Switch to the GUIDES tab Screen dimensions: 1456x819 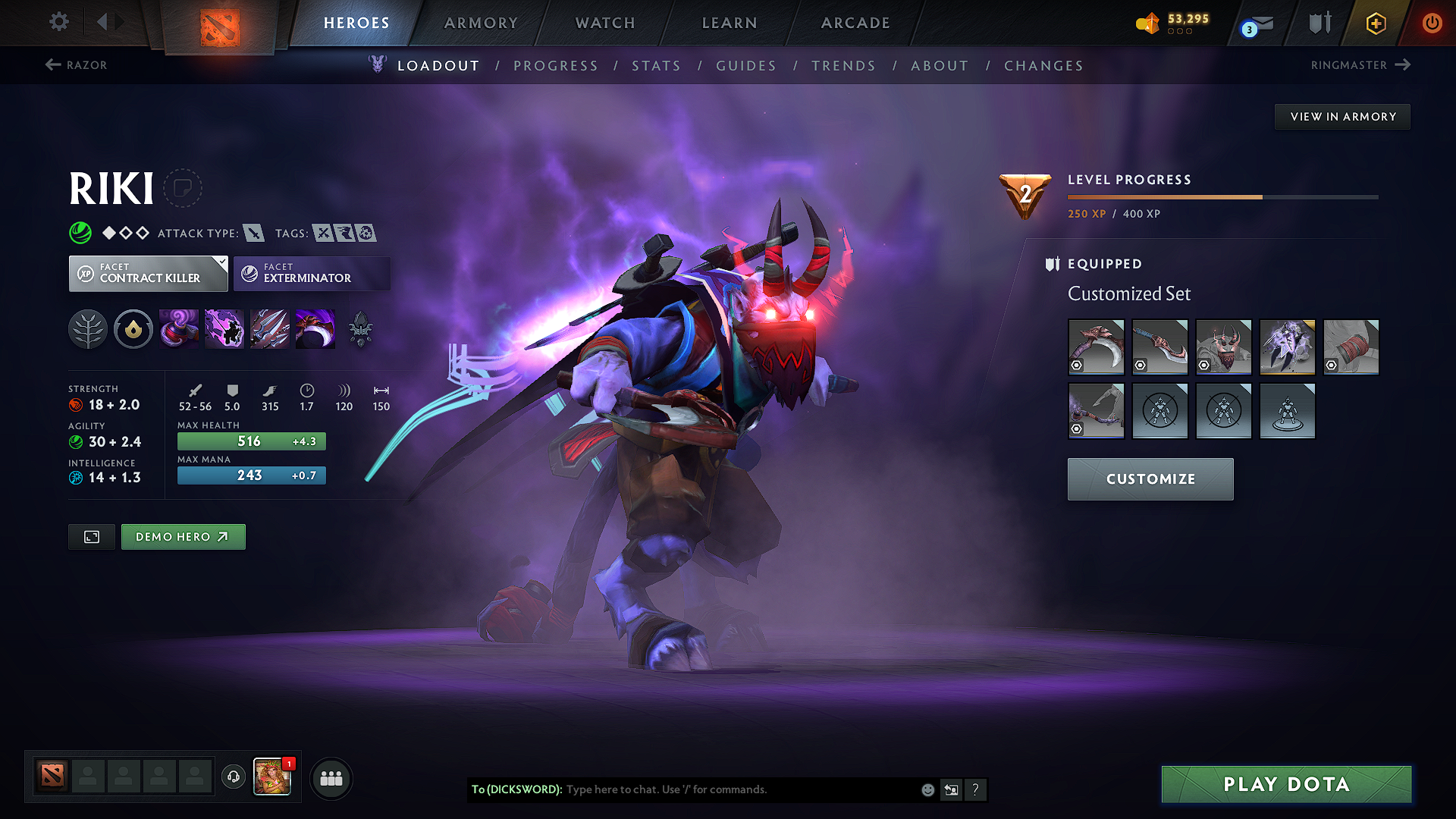click(x=746, y=66)
